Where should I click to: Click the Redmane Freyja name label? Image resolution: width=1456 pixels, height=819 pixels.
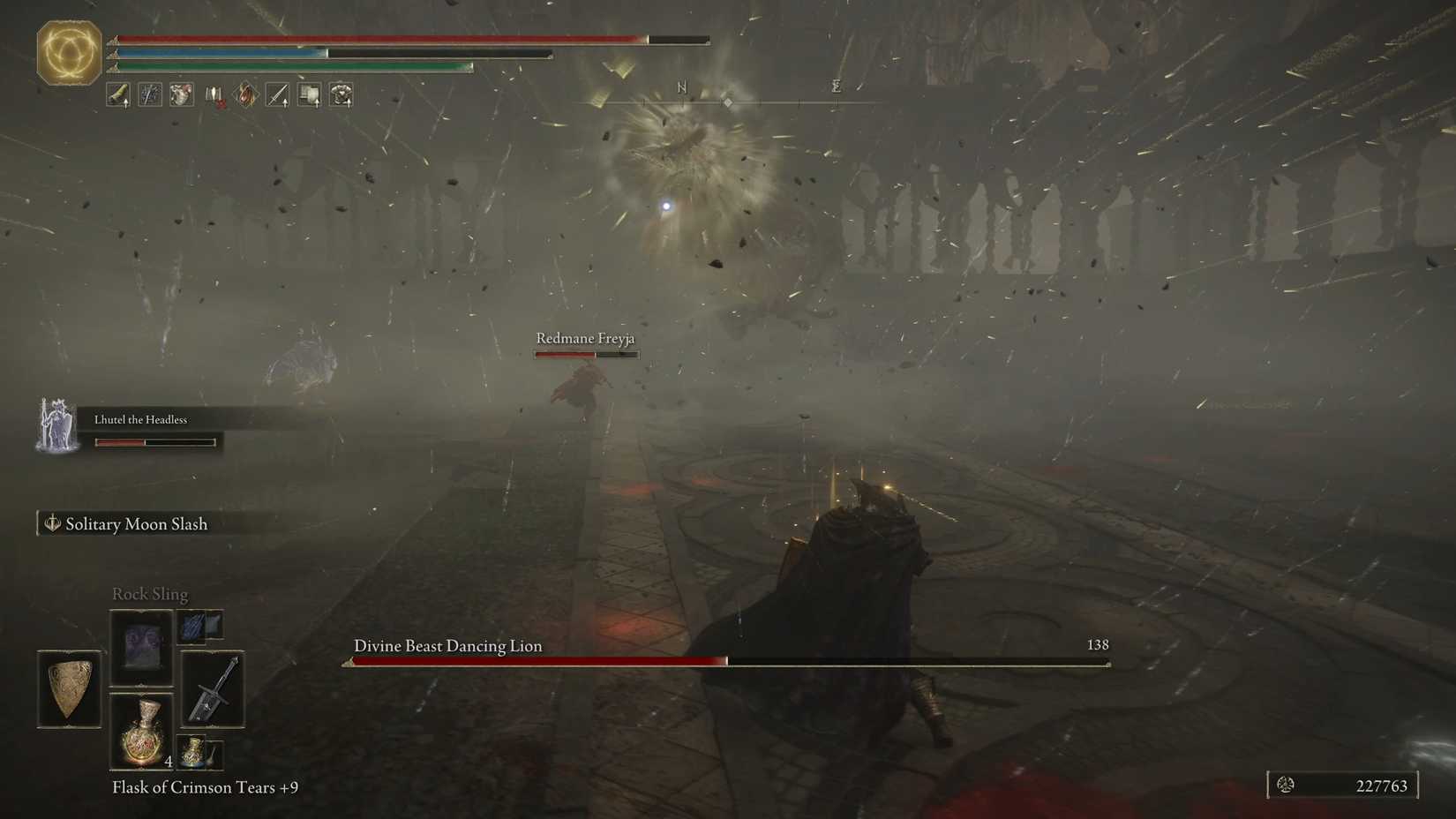coord(585,338)
